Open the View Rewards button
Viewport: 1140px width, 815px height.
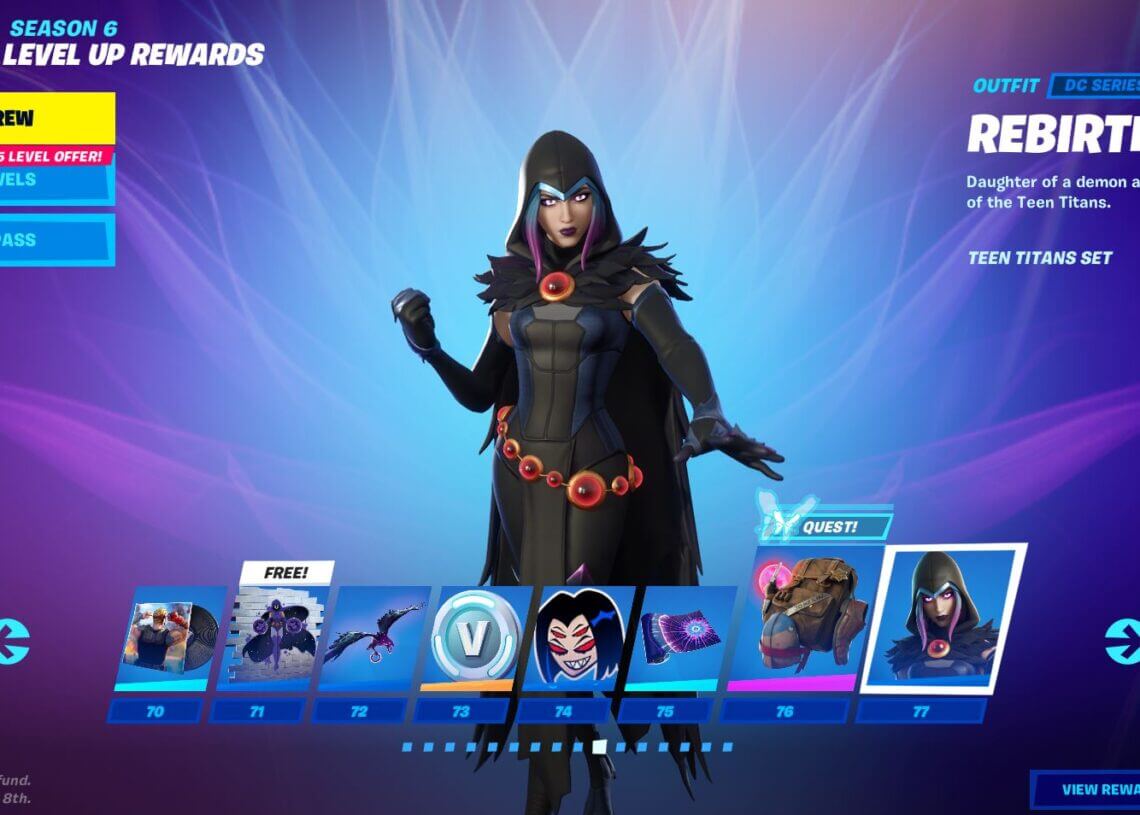pyautogui.click(x=1088, y=789)
